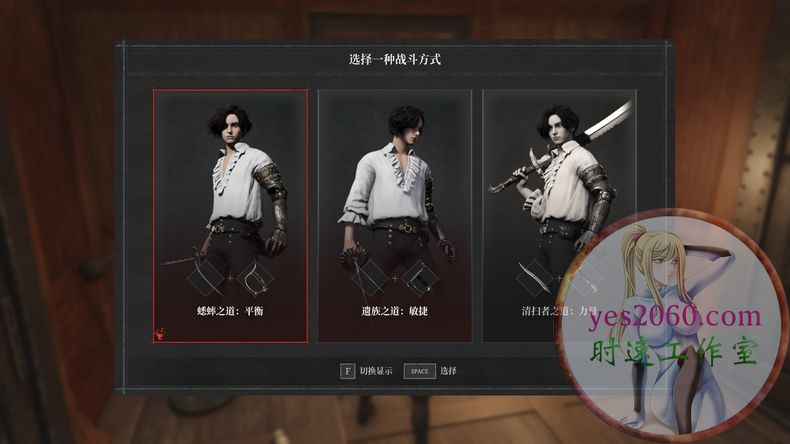The height and width of the screenshot is (444, 790).
Task: Choose the 遗族之道：敏捷 combat style card
Action: pyautogui.click(x=394, y=215)
